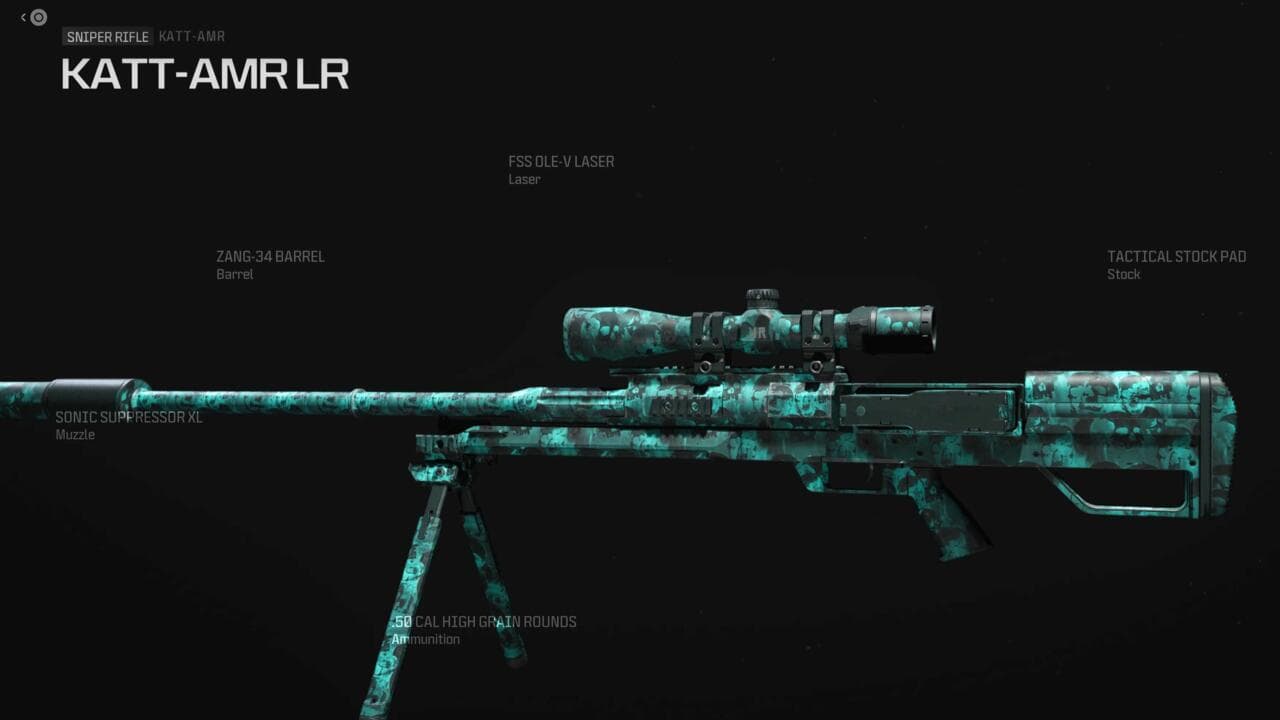
Task: Select the ZANG-34 BARREL attachment
Action: (271, 256)
